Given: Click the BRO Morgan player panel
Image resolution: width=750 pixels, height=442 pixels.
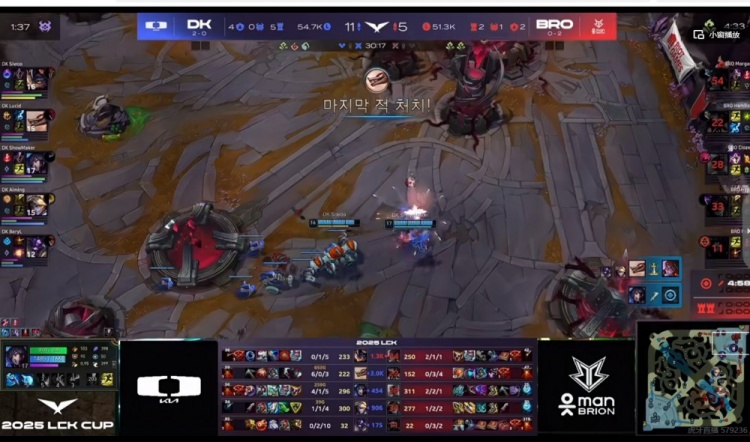Looking at the screenshot, I should click(x=727, y=78).
